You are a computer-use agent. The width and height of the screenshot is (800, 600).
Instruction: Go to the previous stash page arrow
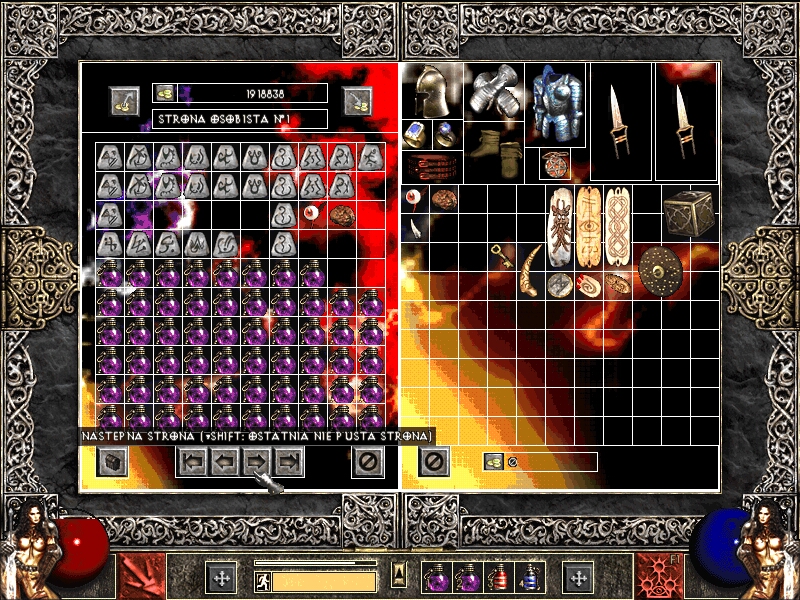point(225,461)
